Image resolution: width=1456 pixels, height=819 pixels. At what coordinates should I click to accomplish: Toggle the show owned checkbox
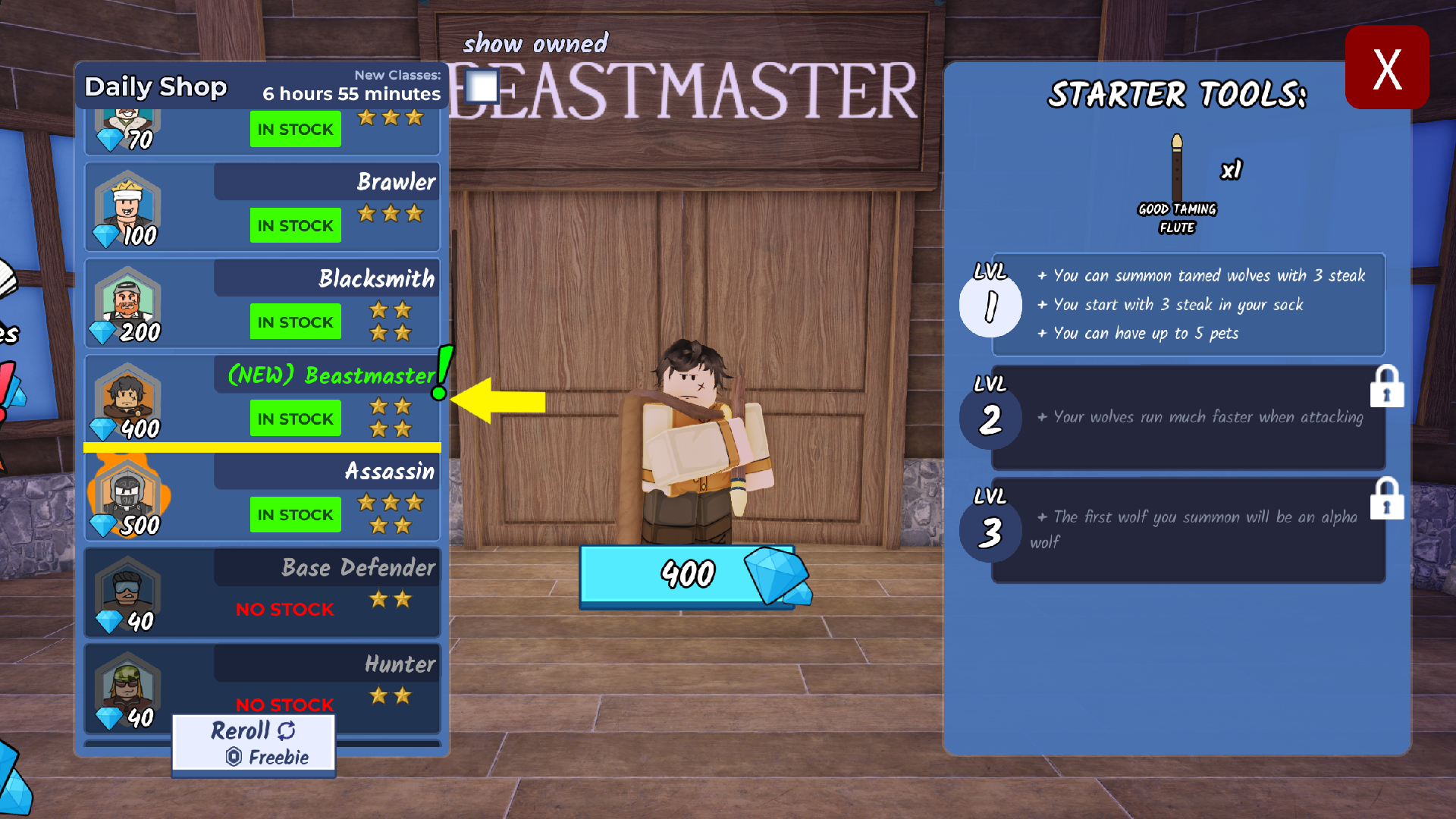(482, 86)
